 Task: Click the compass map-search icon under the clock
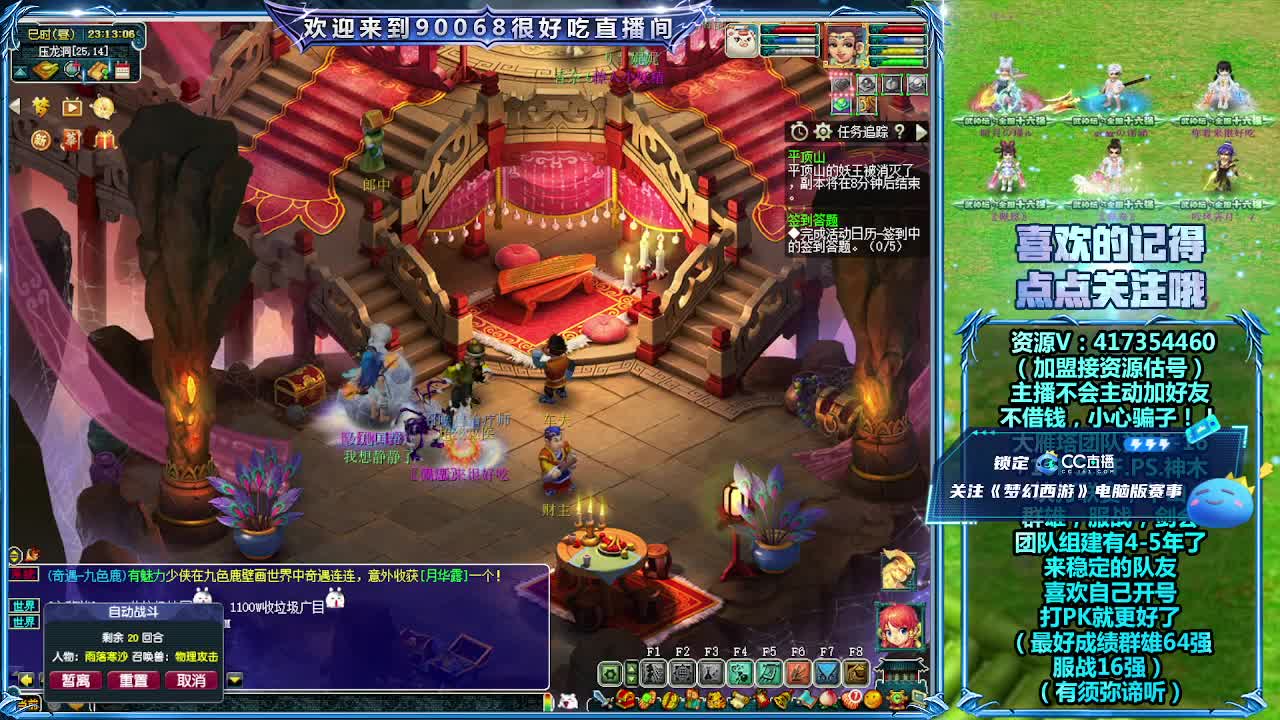click(x=71, y=70)
